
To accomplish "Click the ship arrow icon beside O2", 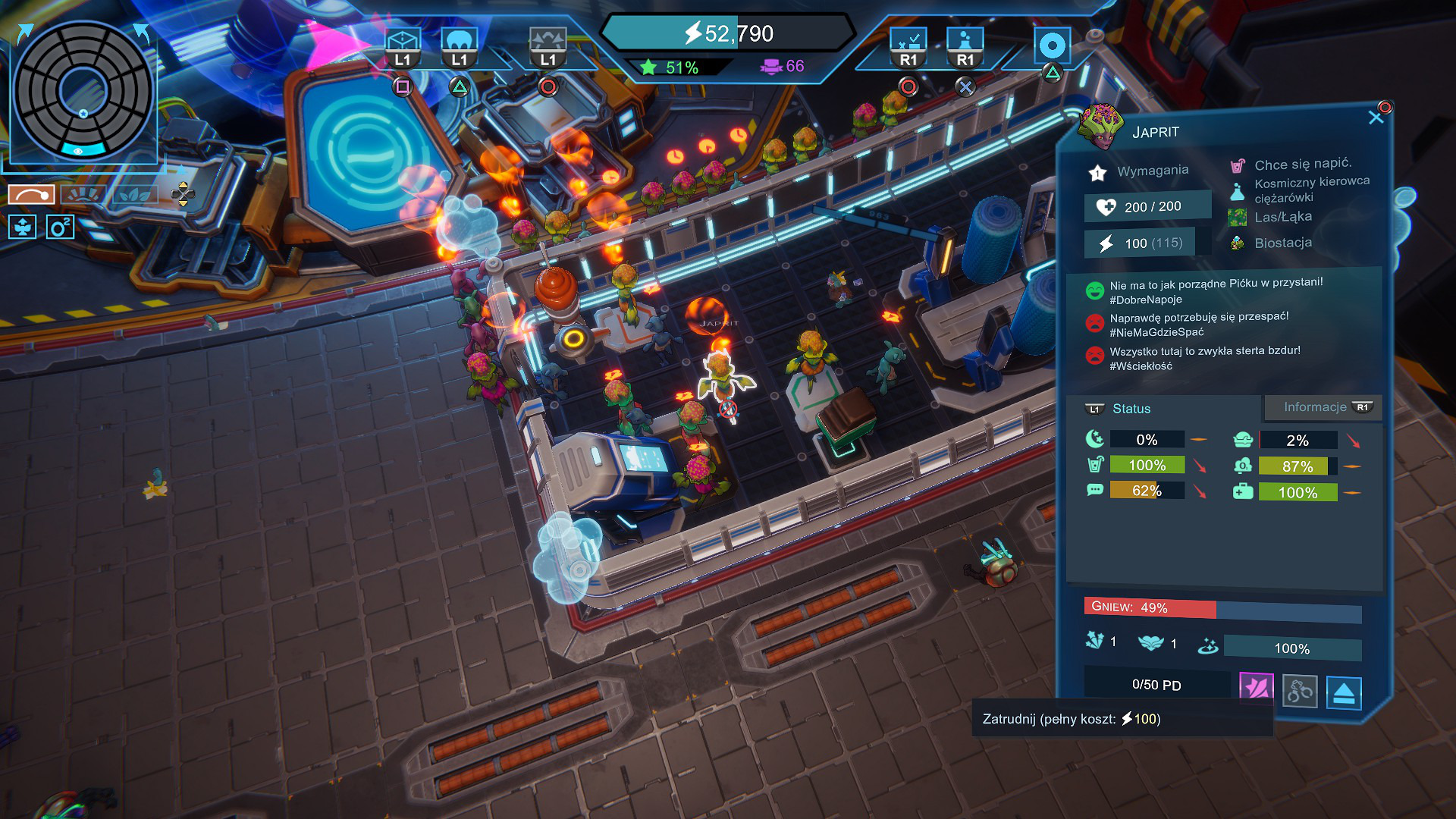I will coord(22,227).
